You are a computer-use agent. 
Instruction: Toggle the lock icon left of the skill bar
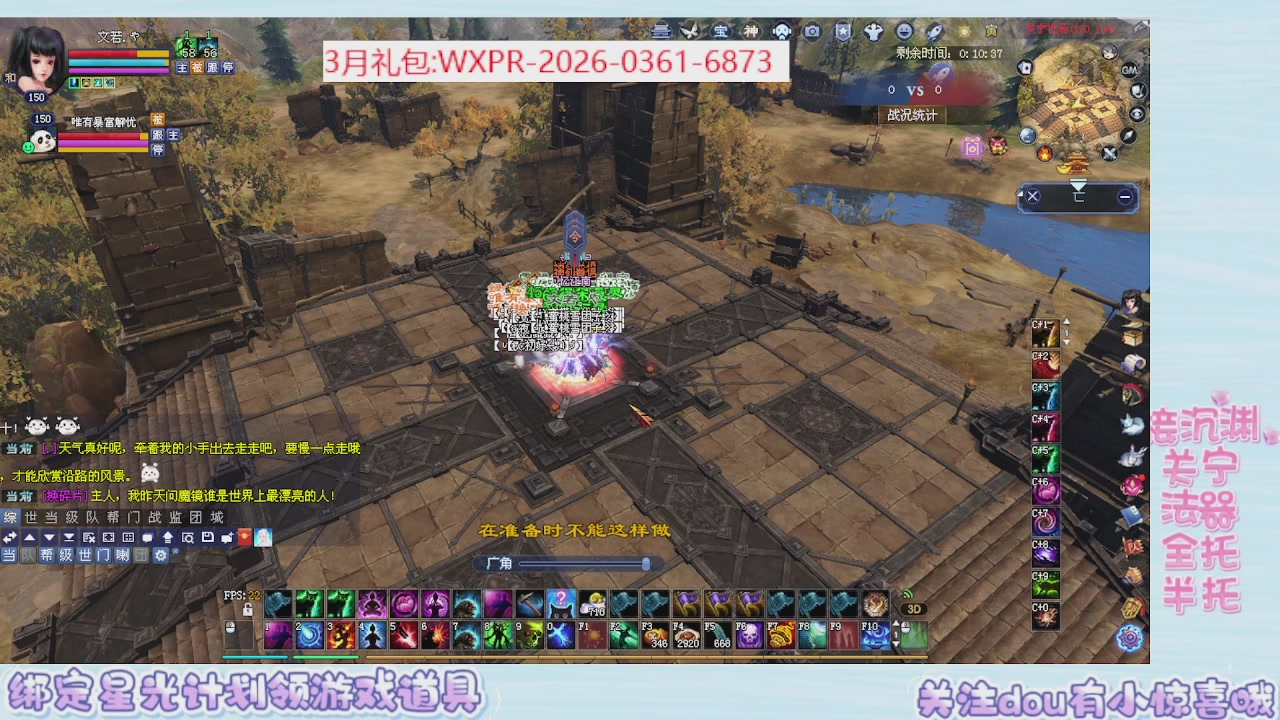click(x=247, y=610)
